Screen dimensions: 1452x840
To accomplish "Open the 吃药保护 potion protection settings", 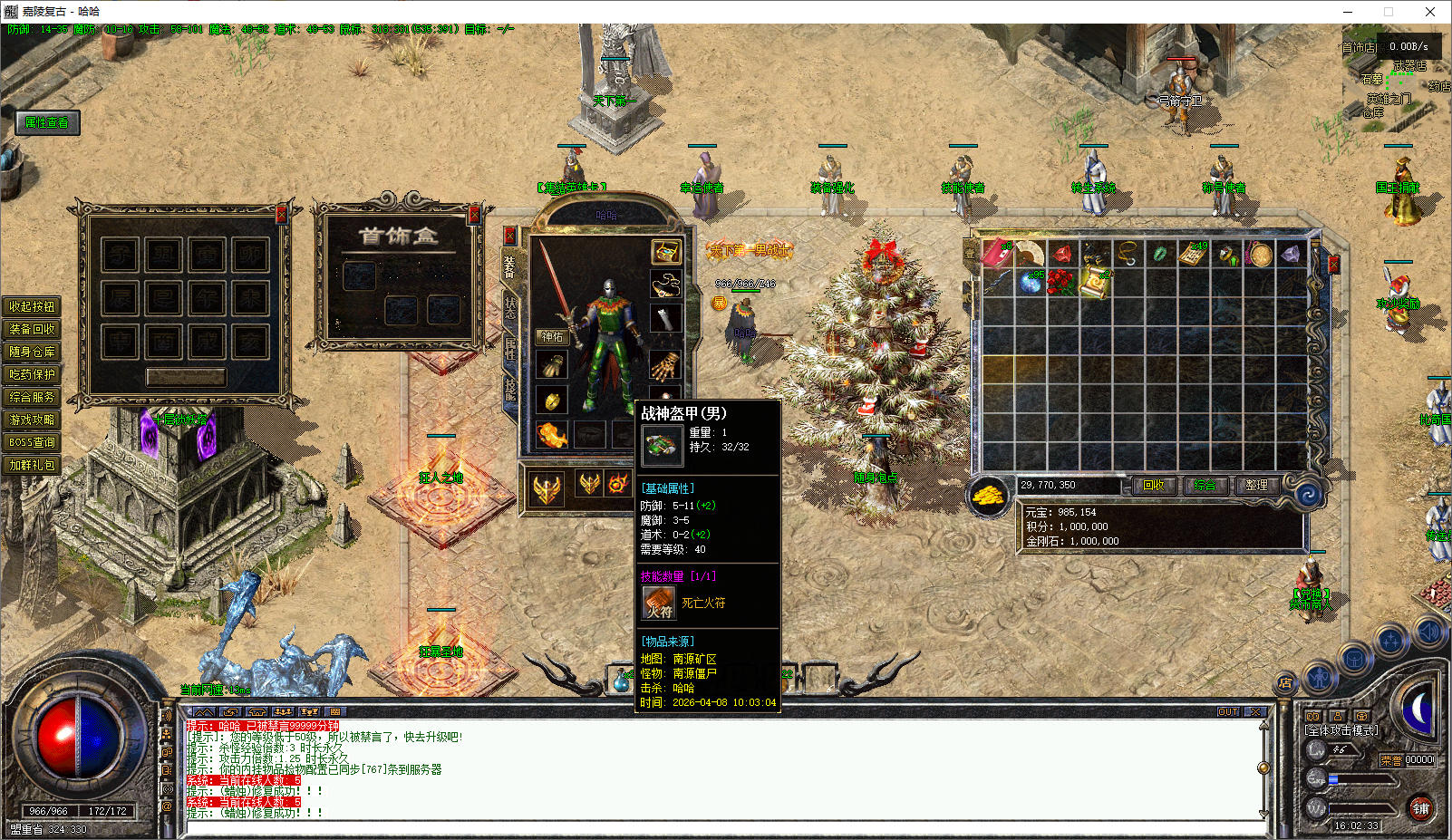I will (32, 374).
